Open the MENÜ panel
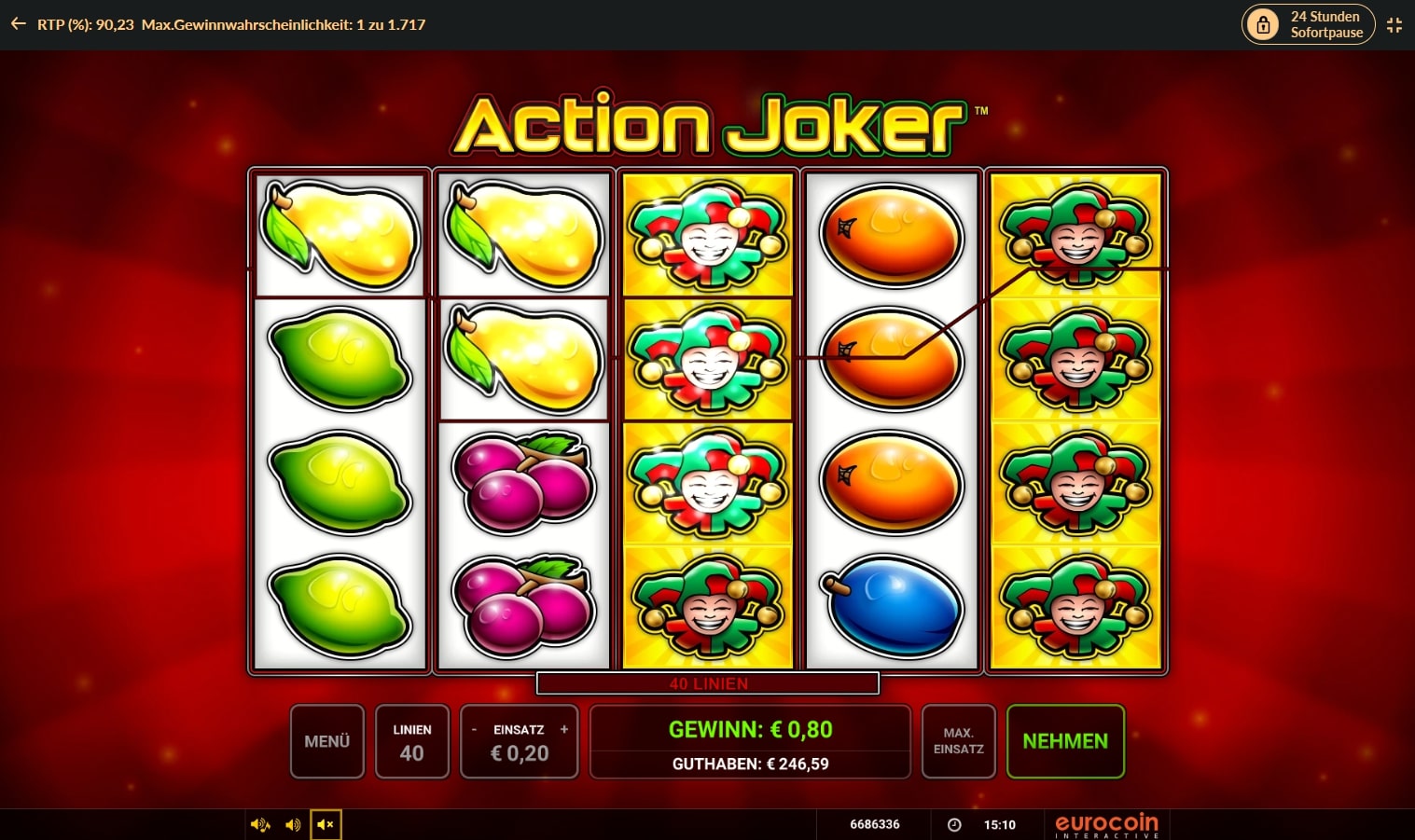Screen dimensions: 1415x840 tap(326, 741)
